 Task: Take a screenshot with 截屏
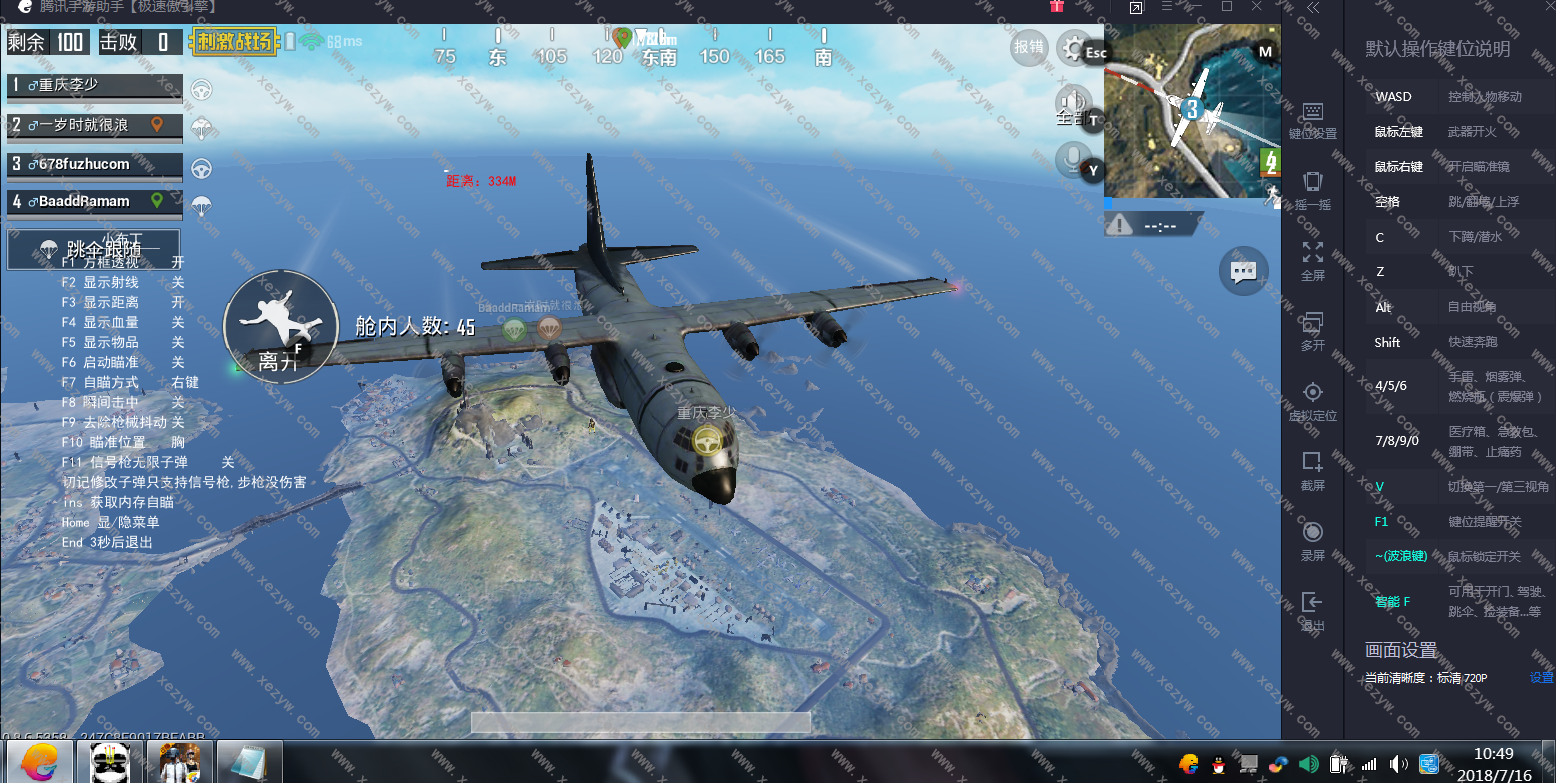click(1313, 470)
